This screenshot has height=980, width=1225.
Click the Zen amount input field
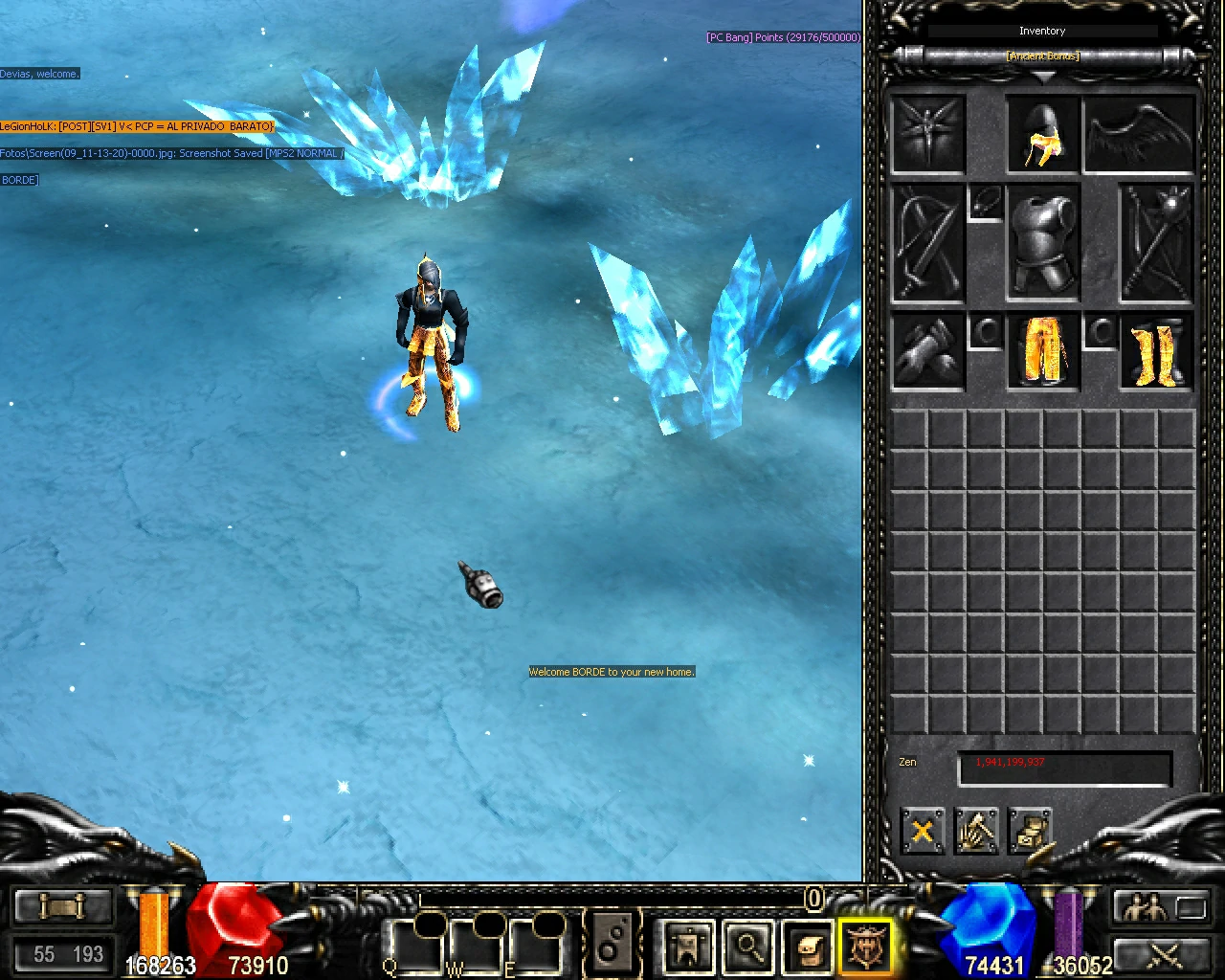click(x=1064, y=768)
